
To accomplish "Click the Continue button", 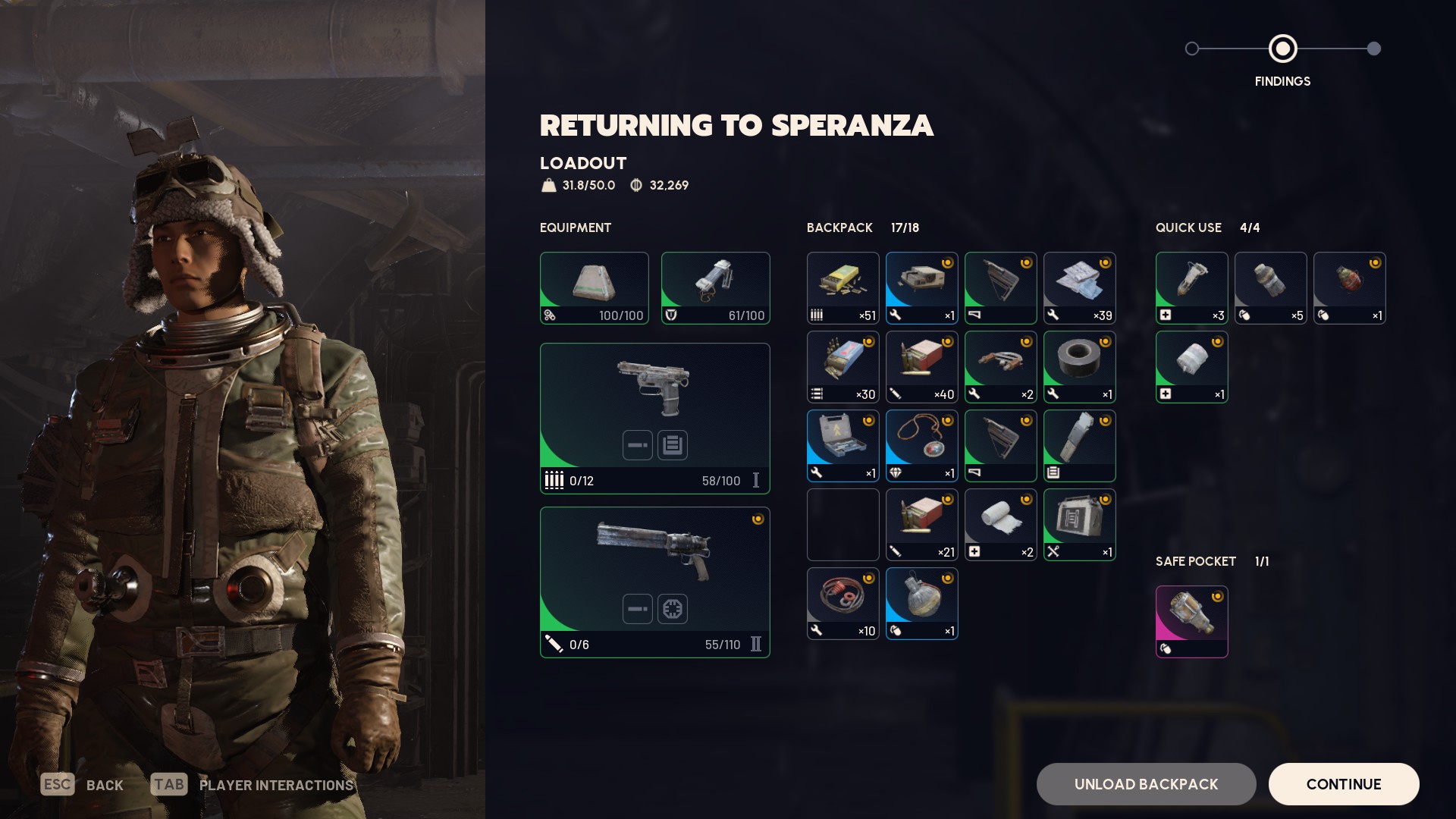I will coord(1343,784).
